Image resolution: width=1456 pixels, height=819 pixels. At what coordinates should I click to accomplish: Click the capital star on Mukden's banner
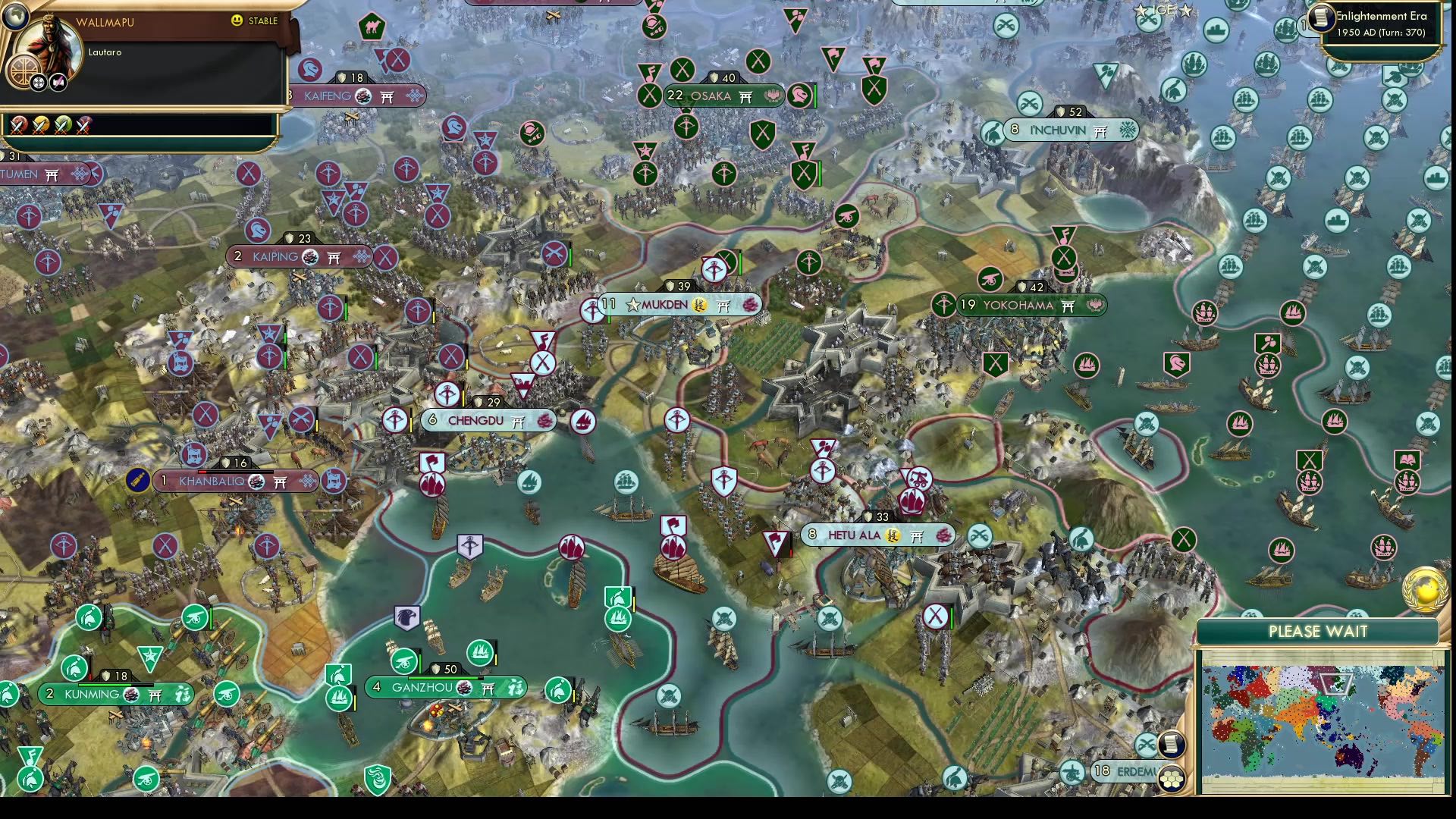coord(632,306)
